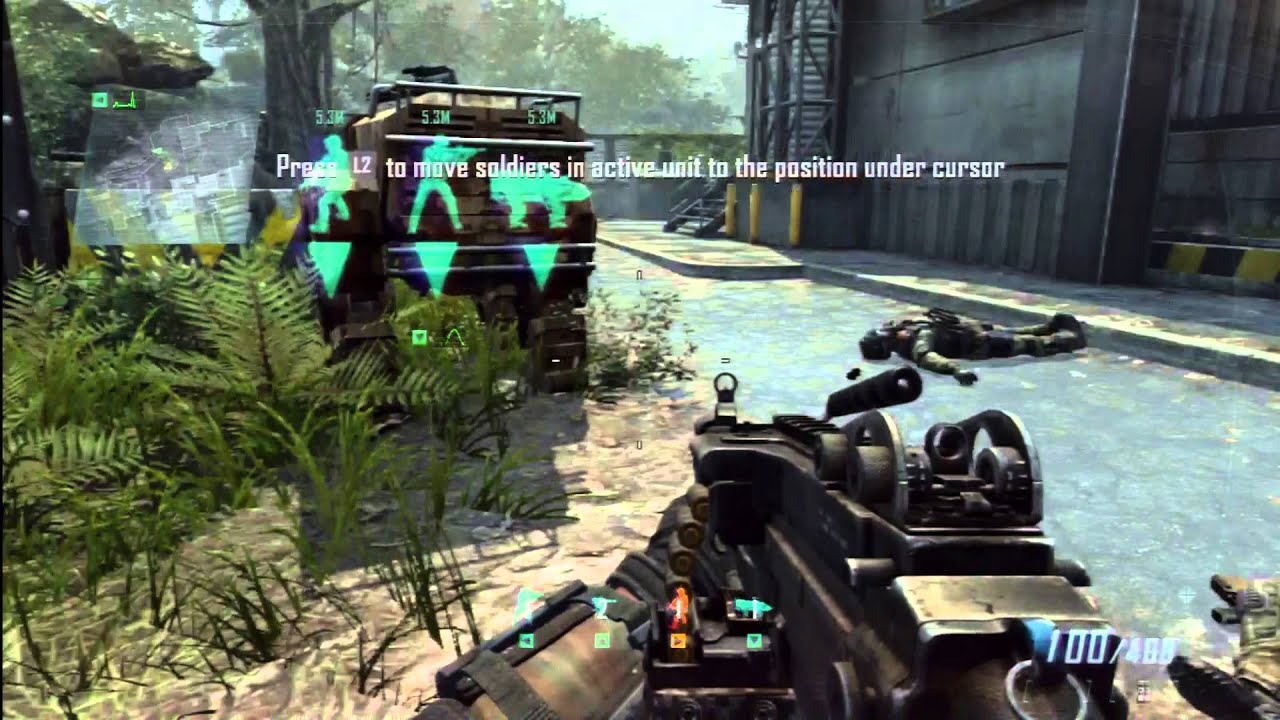Expand the drone unit's downward chevron
The image size is (1280, 720).
pos(755,640)
